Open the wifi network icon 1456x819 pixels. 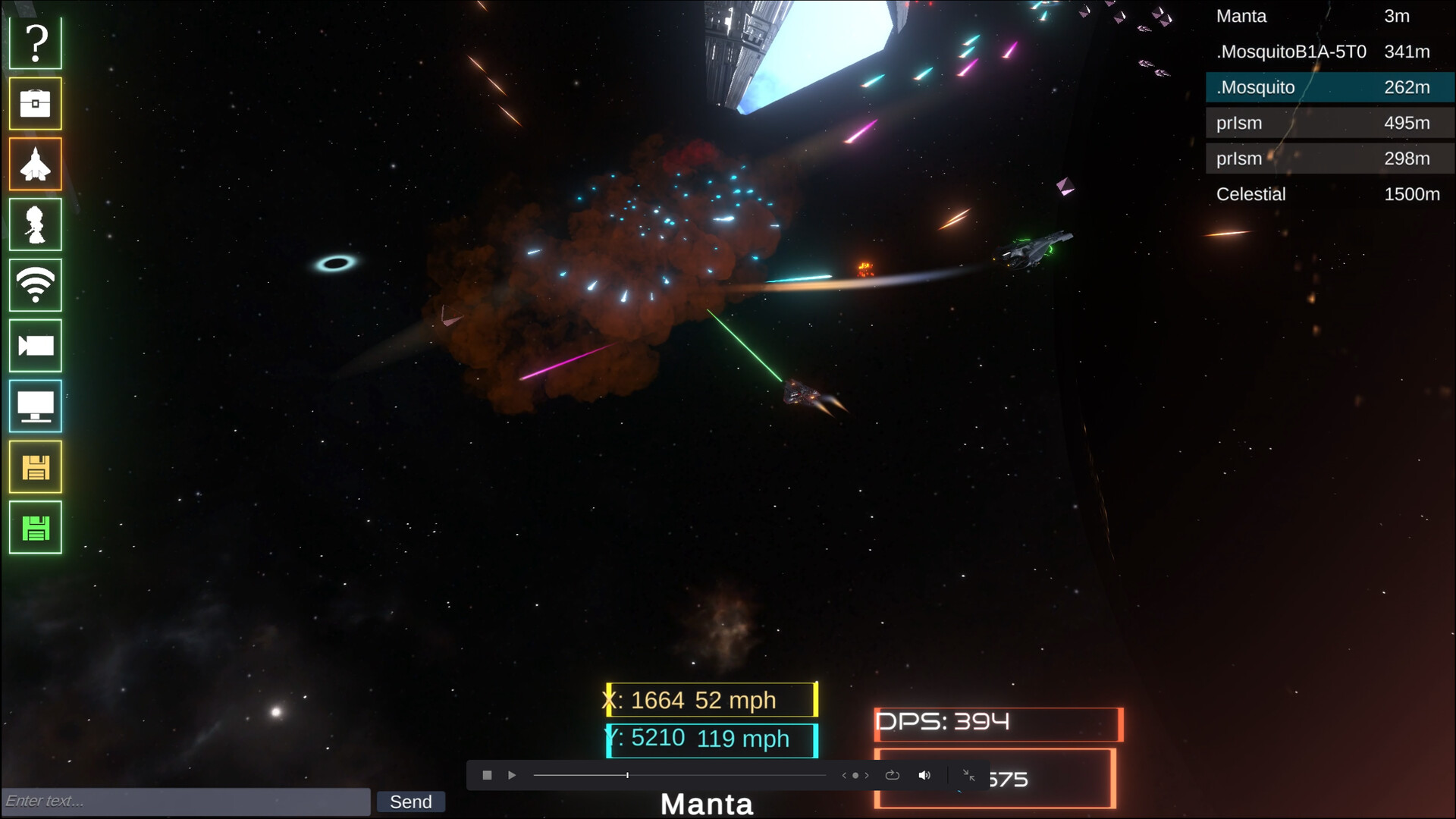pos(36,285)
